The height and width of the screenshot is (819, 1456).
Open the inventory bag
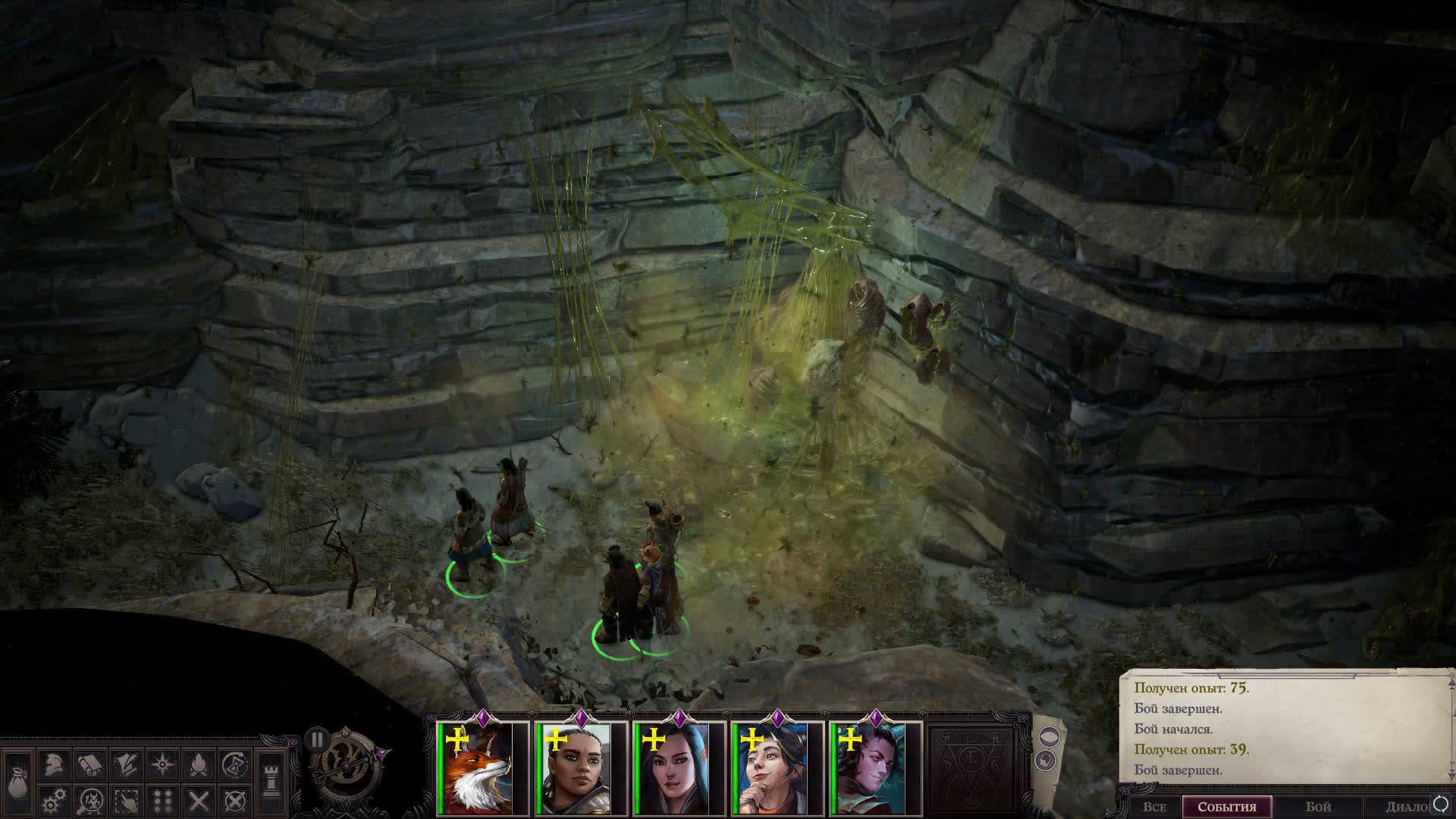(x=18, y=781)
